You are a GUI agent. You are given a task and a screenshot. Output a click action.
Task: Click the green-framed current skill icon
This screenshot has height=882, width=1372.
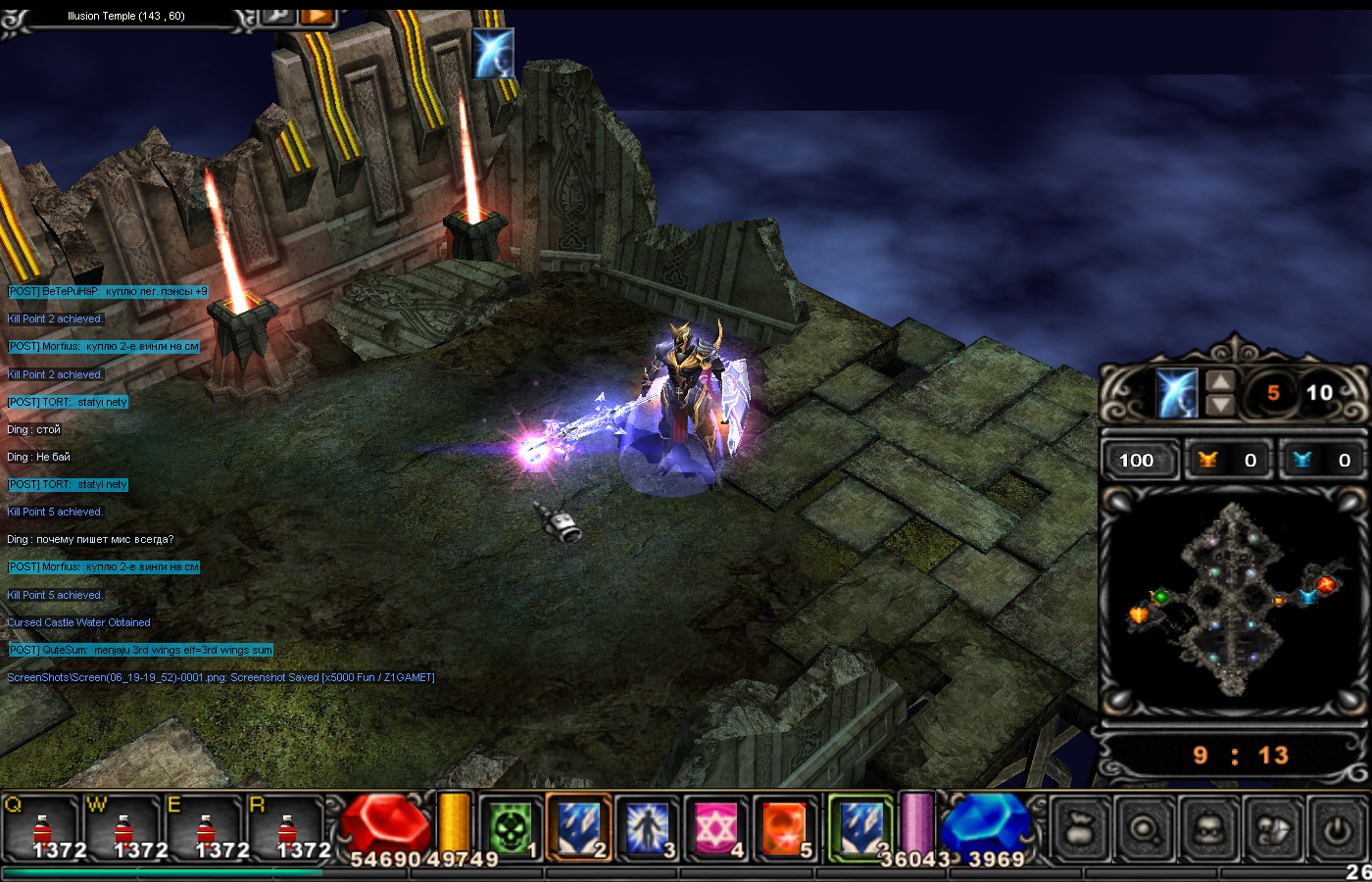860,828
